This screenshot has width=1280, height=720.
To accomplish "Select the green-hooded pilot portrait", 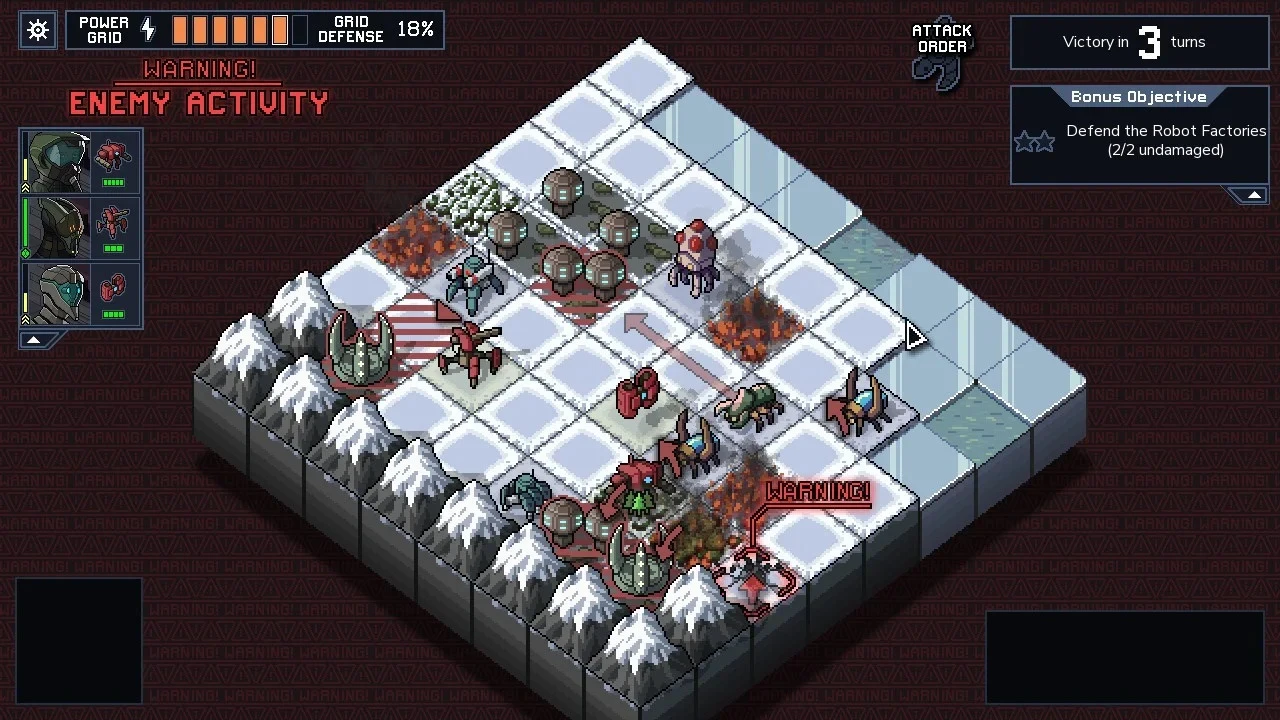I will tap(57, 162).
